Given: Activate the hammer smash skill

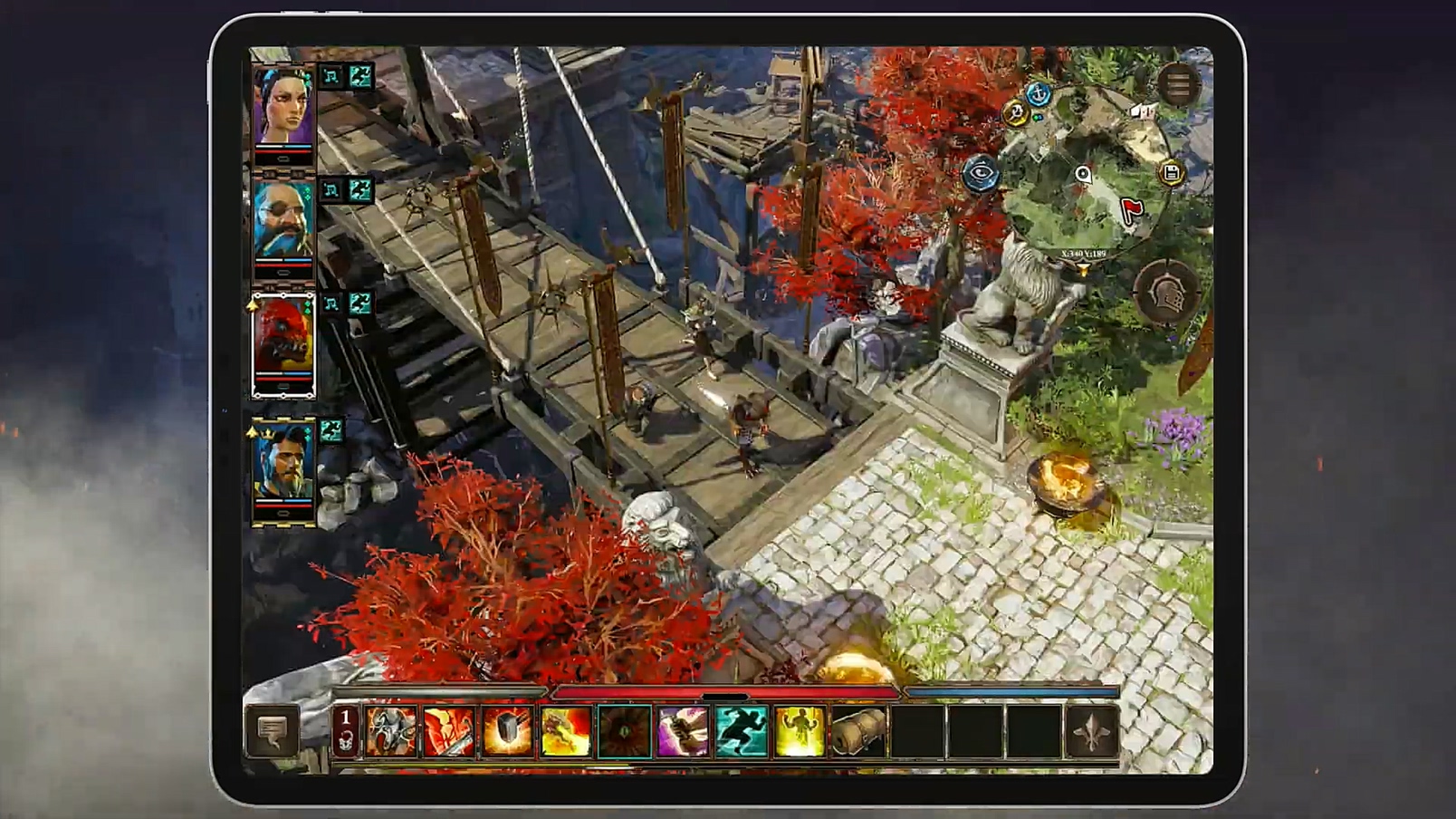Looking at the screenshot, I should (x=507, y=731).
